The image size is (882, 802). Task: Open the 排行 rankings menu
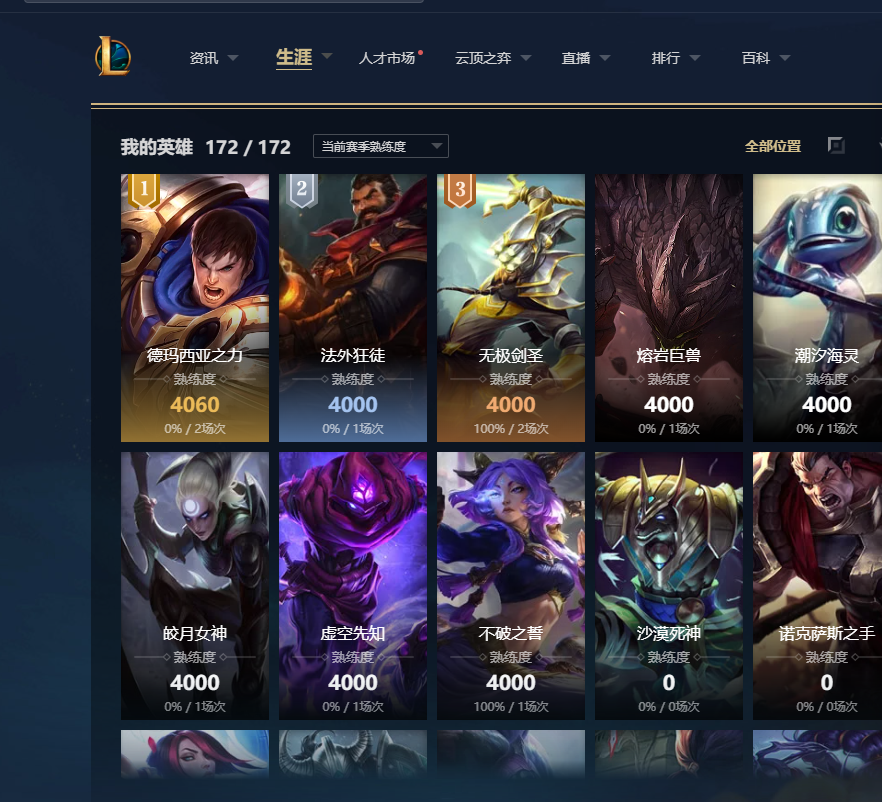click(x=675, y=58)
